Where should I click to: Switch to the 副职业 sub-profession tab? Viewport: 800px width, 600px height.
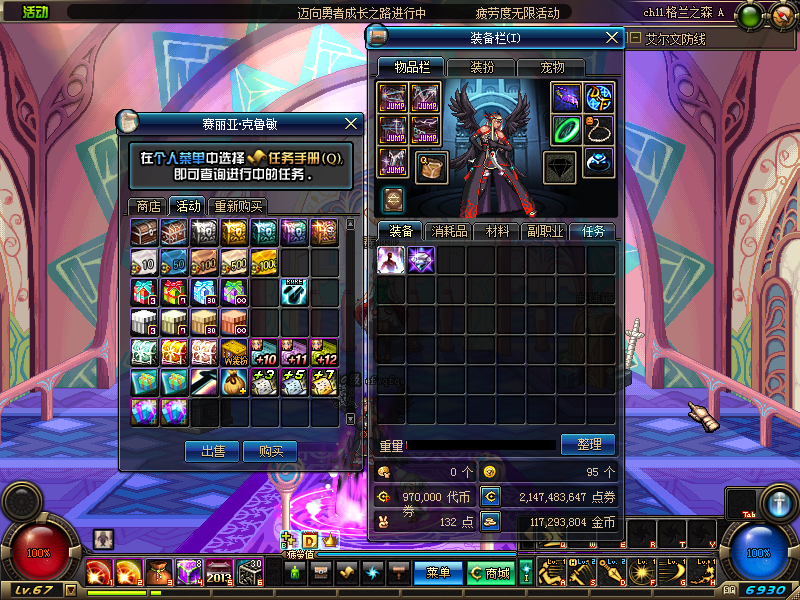(x=545, y=231)
